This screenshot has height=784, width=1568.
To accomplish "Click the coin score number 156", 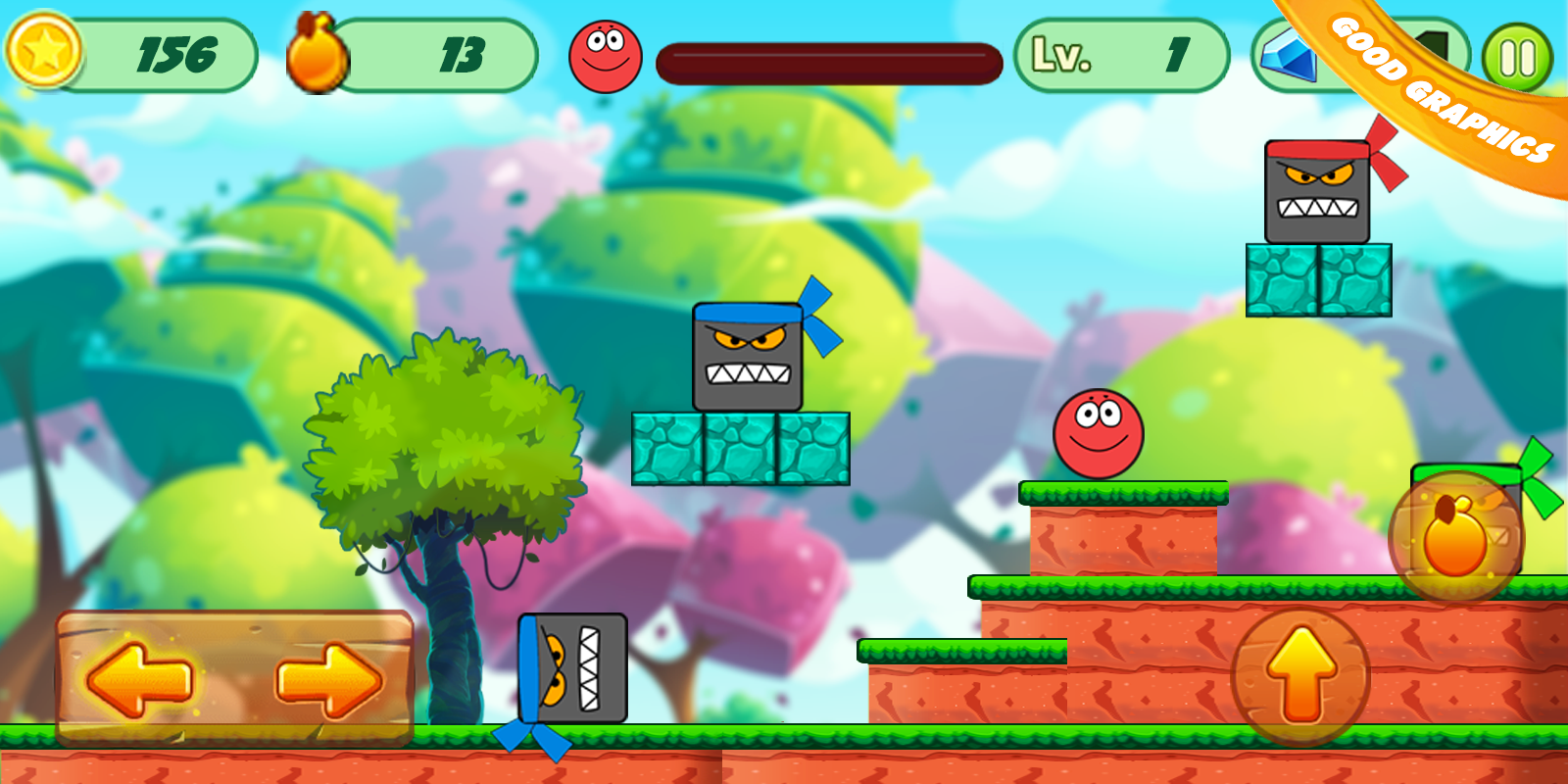I will (176, 54).
